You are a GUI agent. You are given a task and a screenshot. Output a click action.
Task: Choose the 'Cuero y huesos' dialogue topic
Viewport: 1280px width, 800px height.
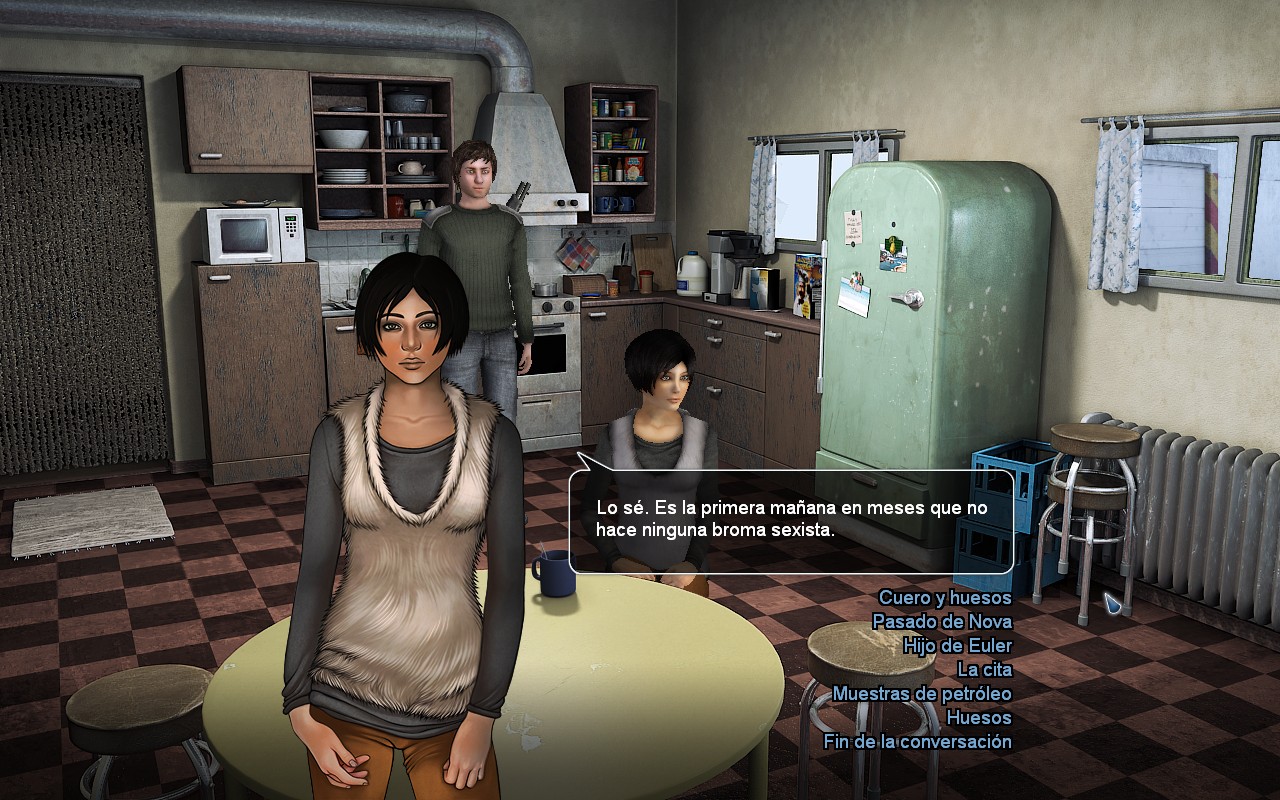[x=945, y=598]
